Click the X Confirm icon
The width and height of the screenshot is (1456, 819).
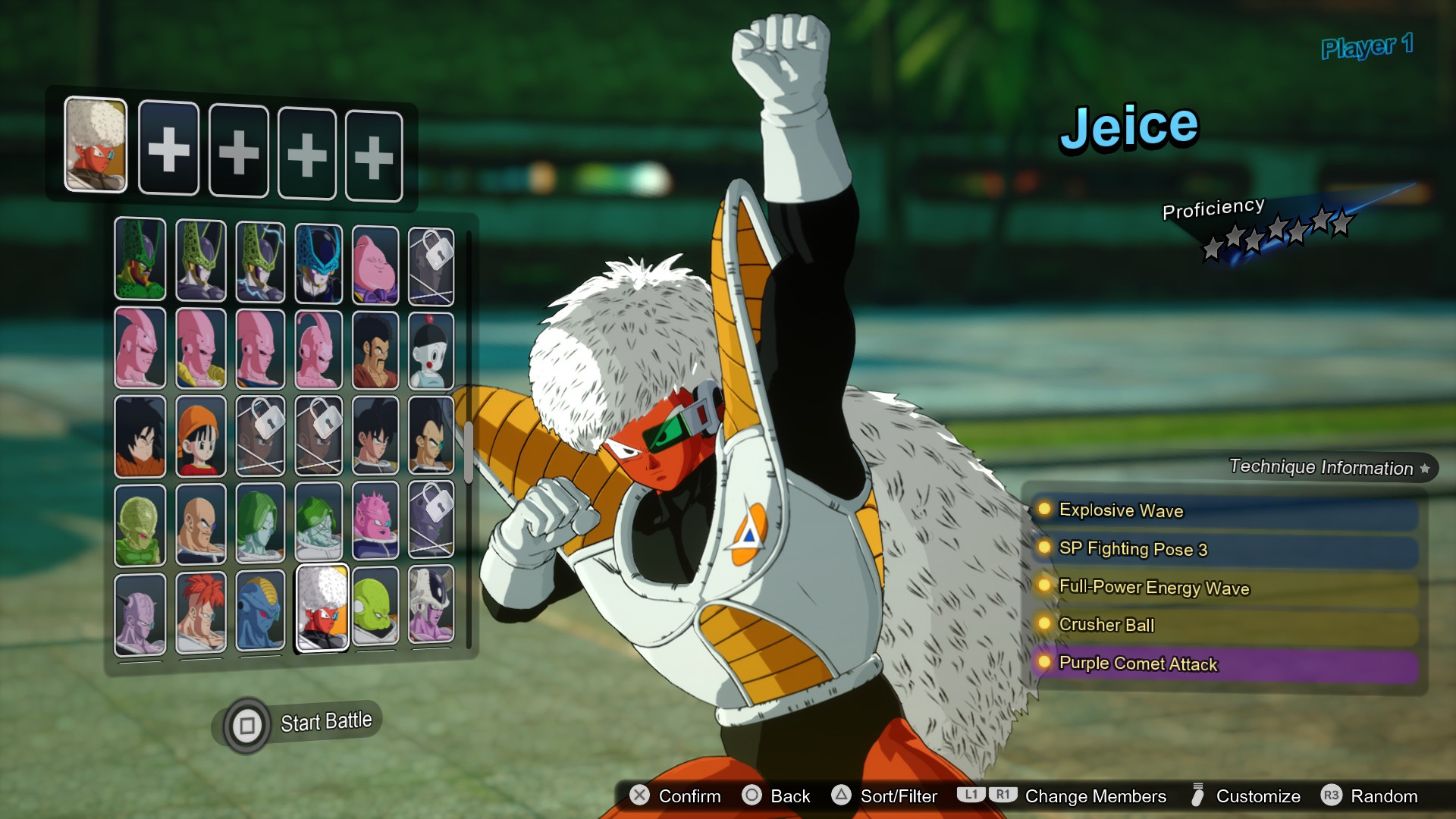pyautogui.click(x=639, y=796)
